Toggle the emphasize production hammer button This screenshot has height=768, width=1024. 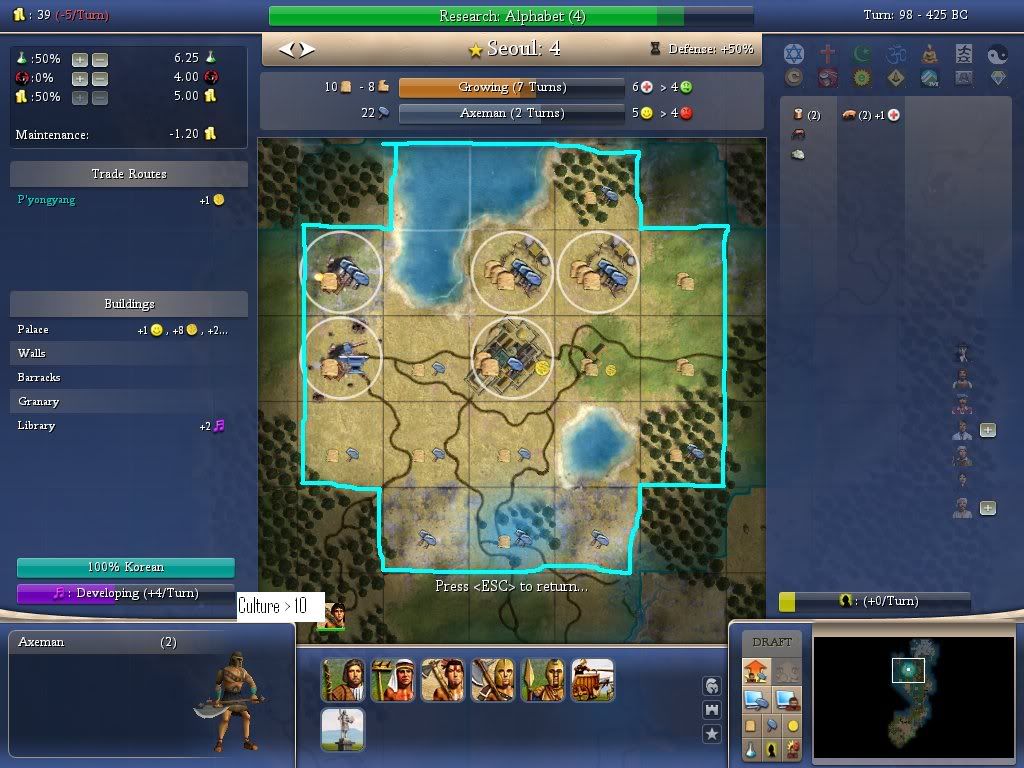(x=771, y=725)
